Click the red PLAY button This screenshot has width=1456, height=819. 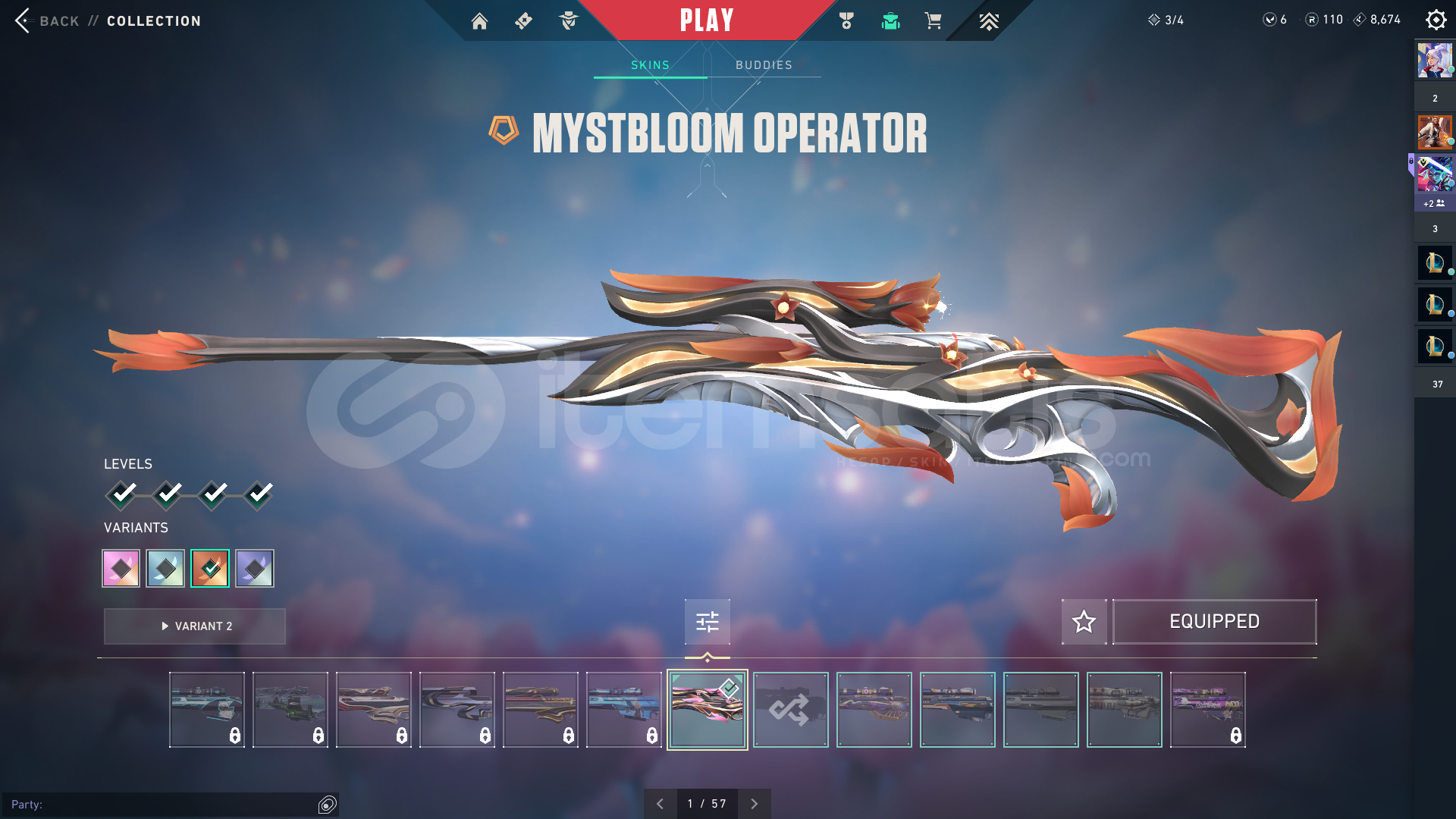pos(707,20)
